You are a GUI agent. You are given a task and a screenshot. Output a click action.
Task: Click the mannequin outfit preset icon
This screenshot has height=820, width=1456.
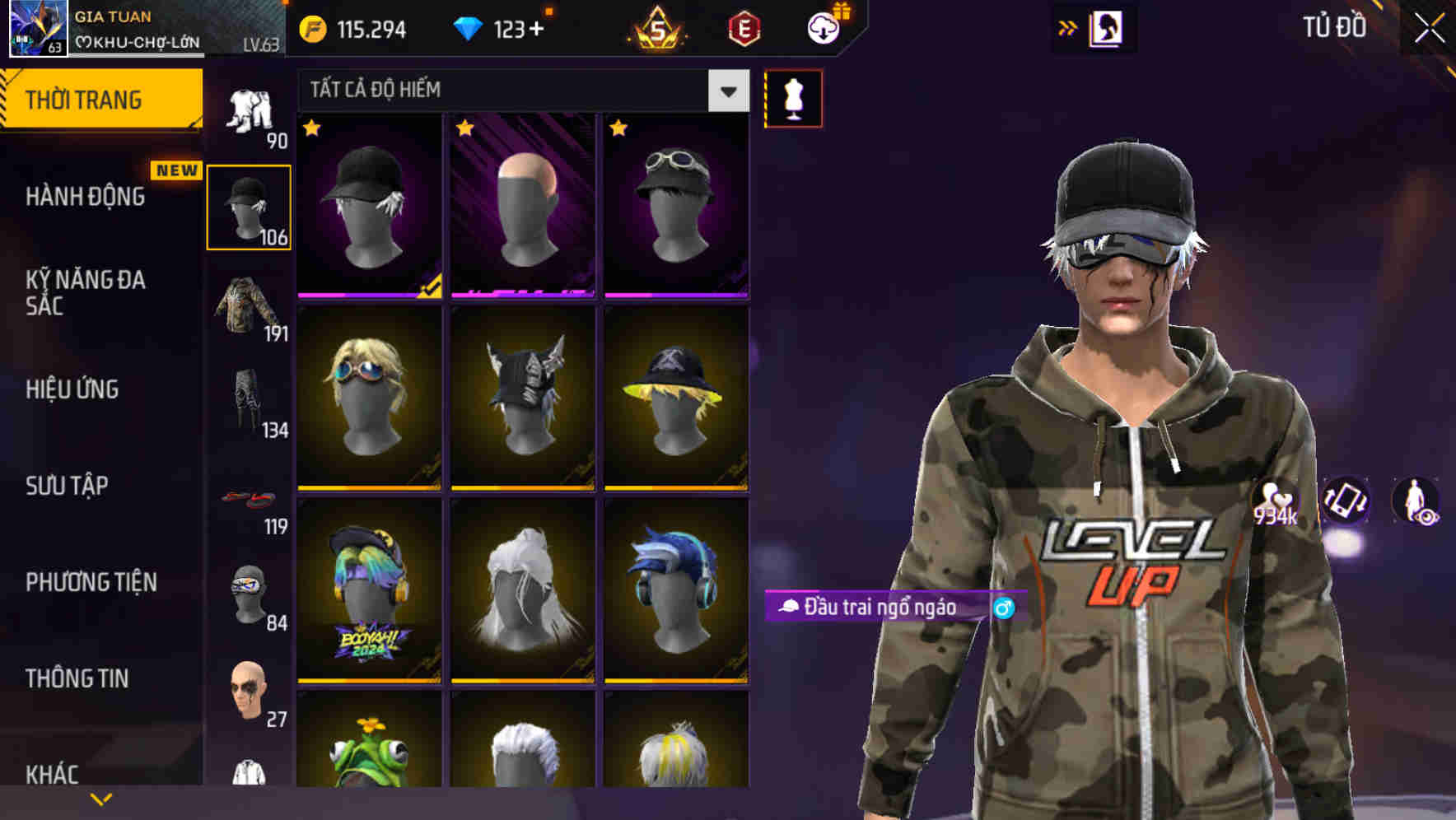point(793,97)
